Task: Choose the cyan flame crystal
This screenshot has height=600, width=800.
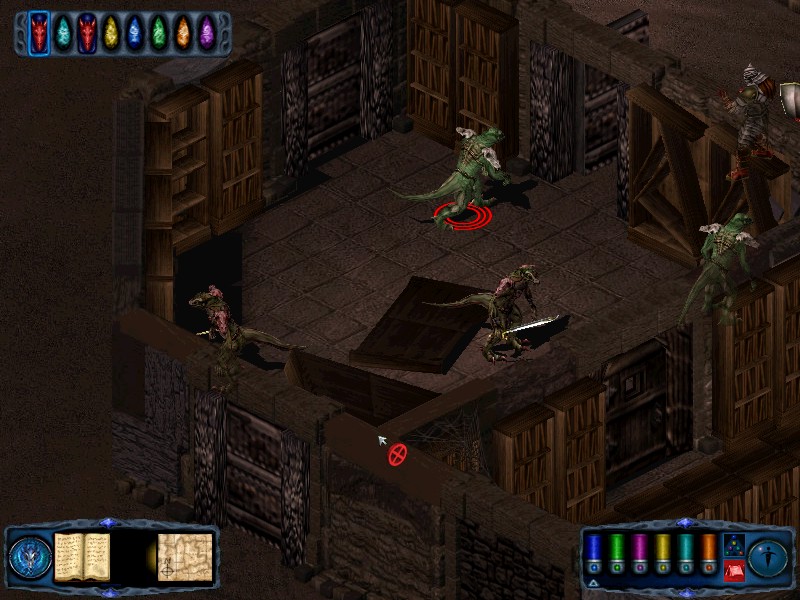Action: click(x=63, y=33)
